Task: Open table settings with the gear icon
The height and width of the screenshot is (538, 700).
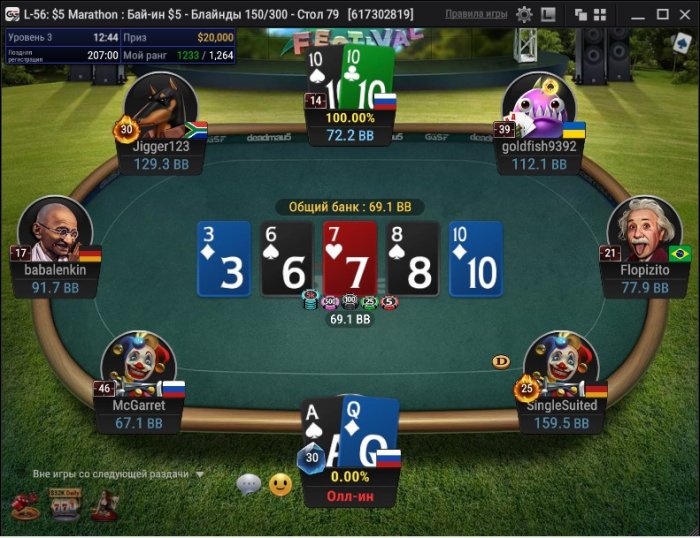Action: (524, 15)
